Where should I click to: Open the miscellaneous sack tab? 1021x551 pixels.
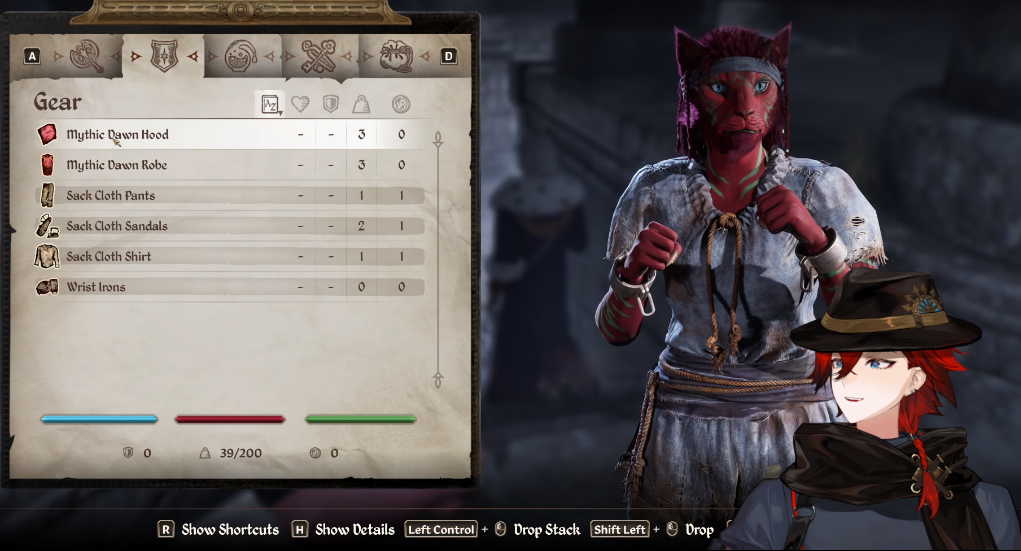click(x=395, y=56)
